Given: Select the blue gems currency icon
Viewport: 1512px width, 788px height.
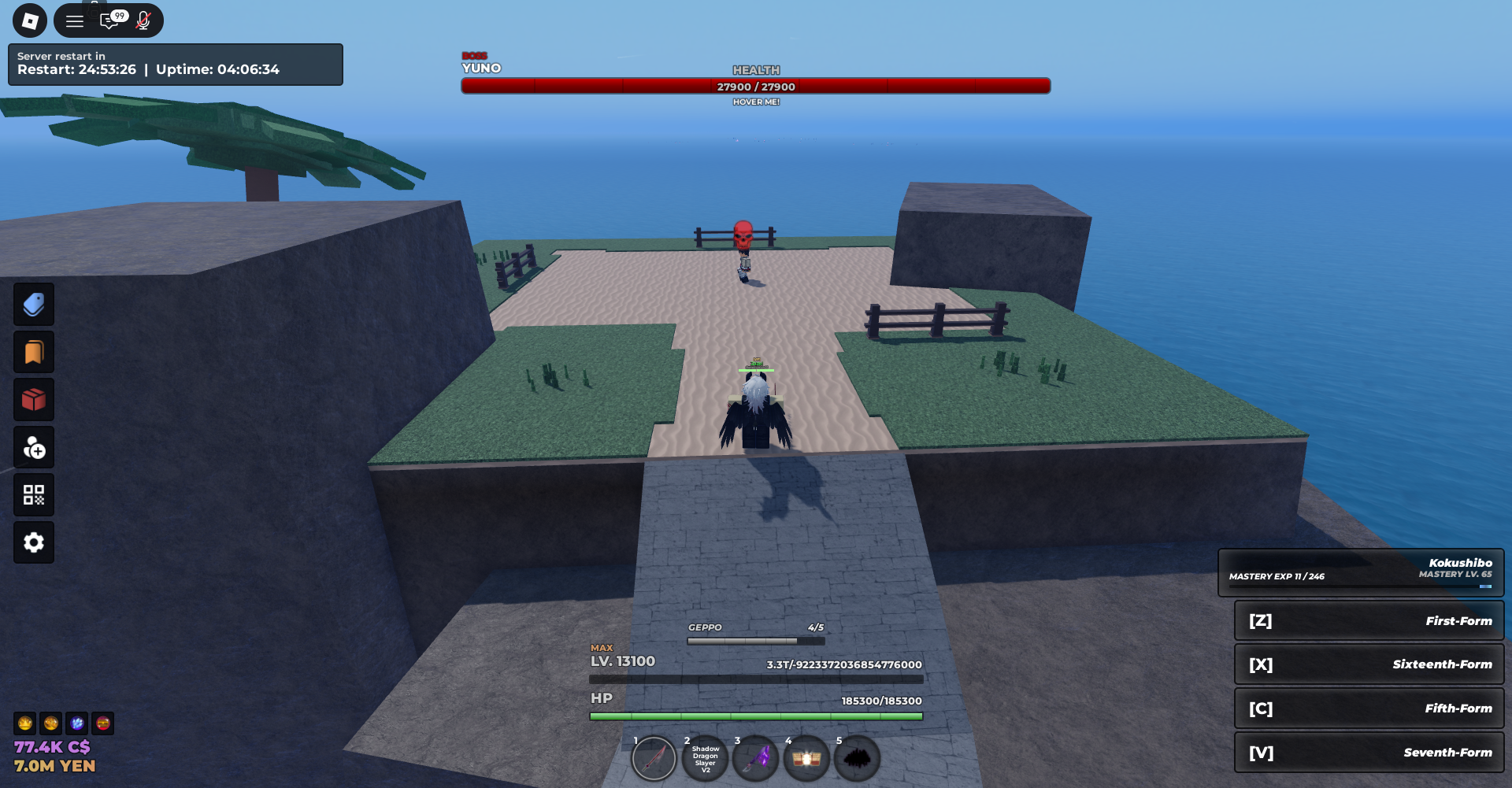Looking at the screenshot, I should 76,723.
